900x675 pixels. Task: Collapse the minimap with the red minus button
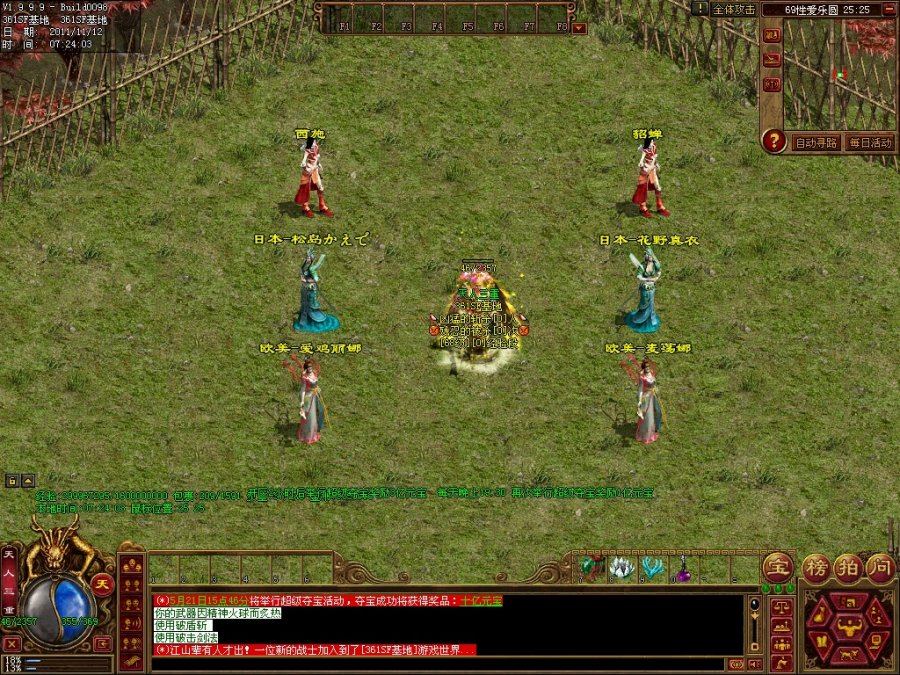[x=891, y=9]
